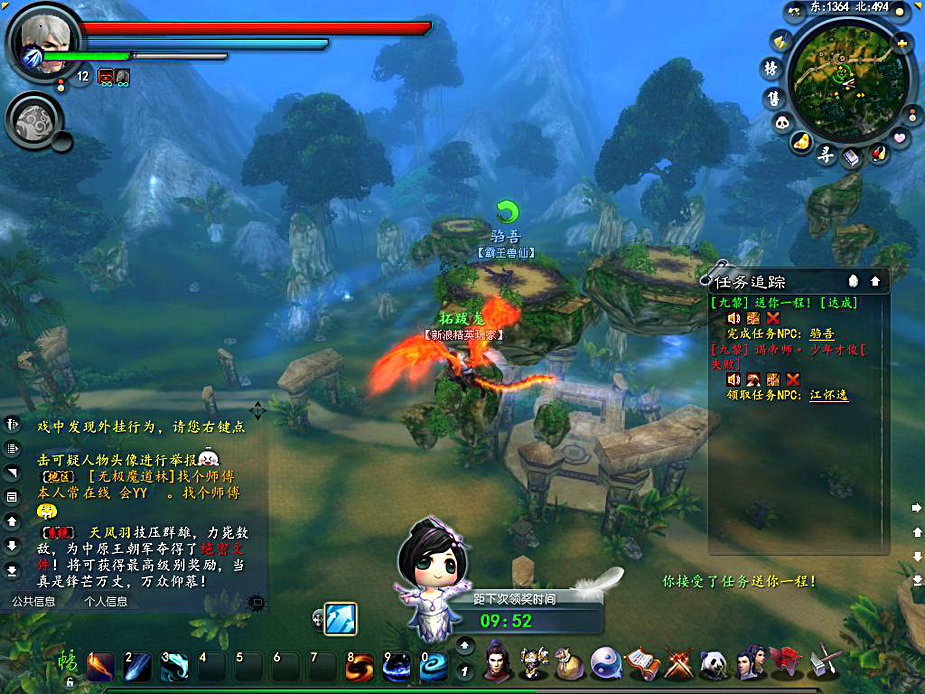Open the 售 shop button beside the minimap
The height and width of the screenshot is (694, 925).
[x=773, y=97]
